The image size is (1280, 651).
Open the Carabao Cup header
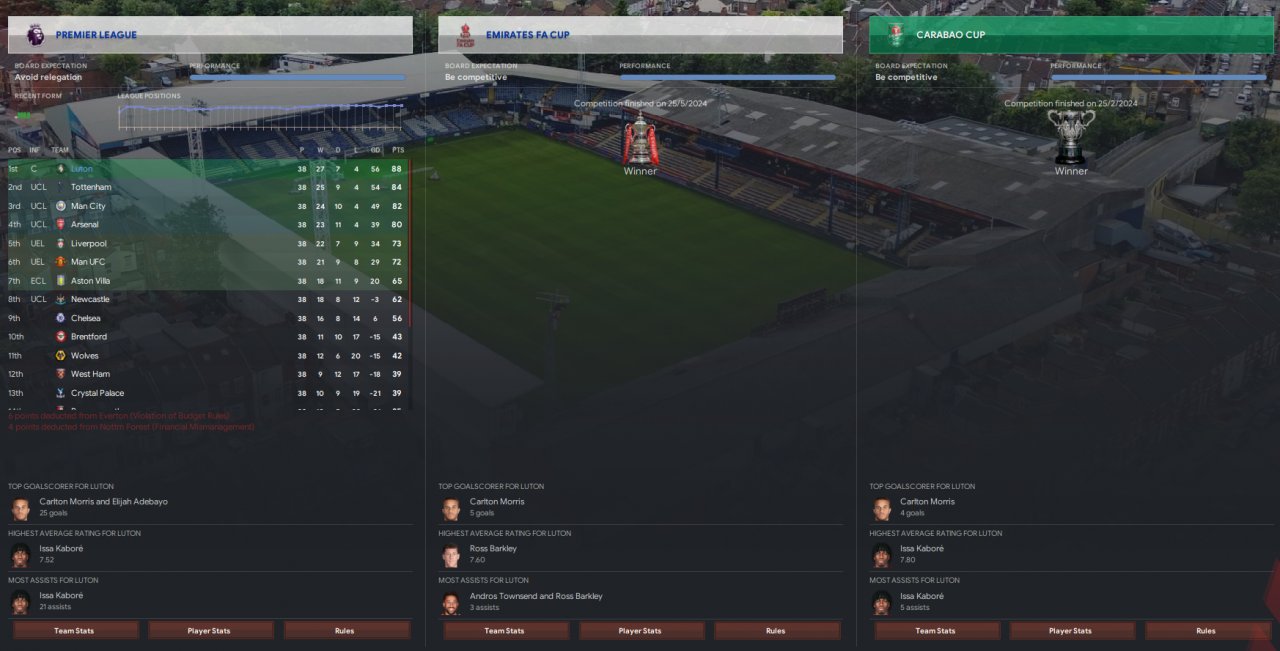point(1070,35)
